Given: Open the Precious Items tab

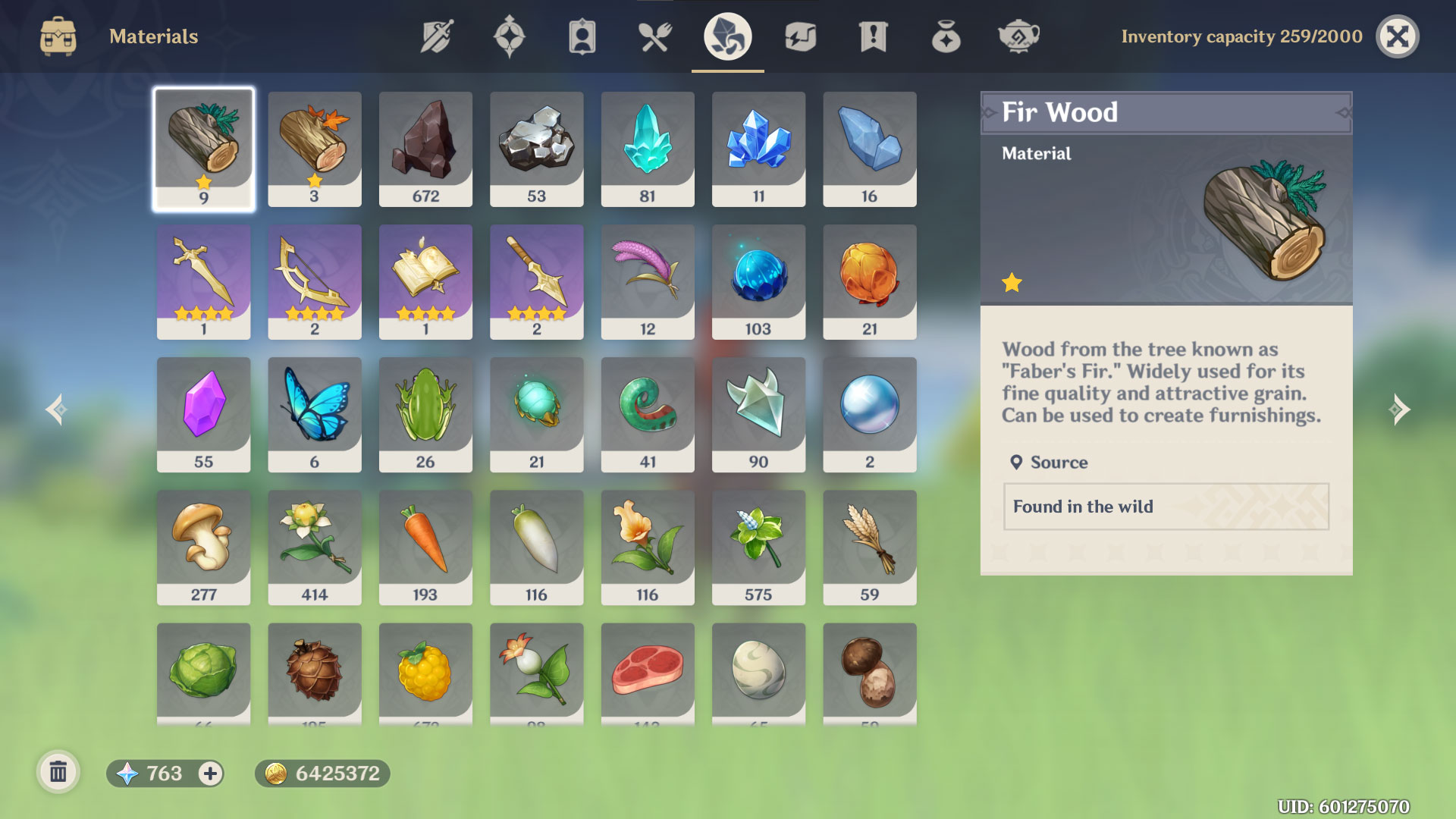Looking at the screenshot, I should point(944,36).
